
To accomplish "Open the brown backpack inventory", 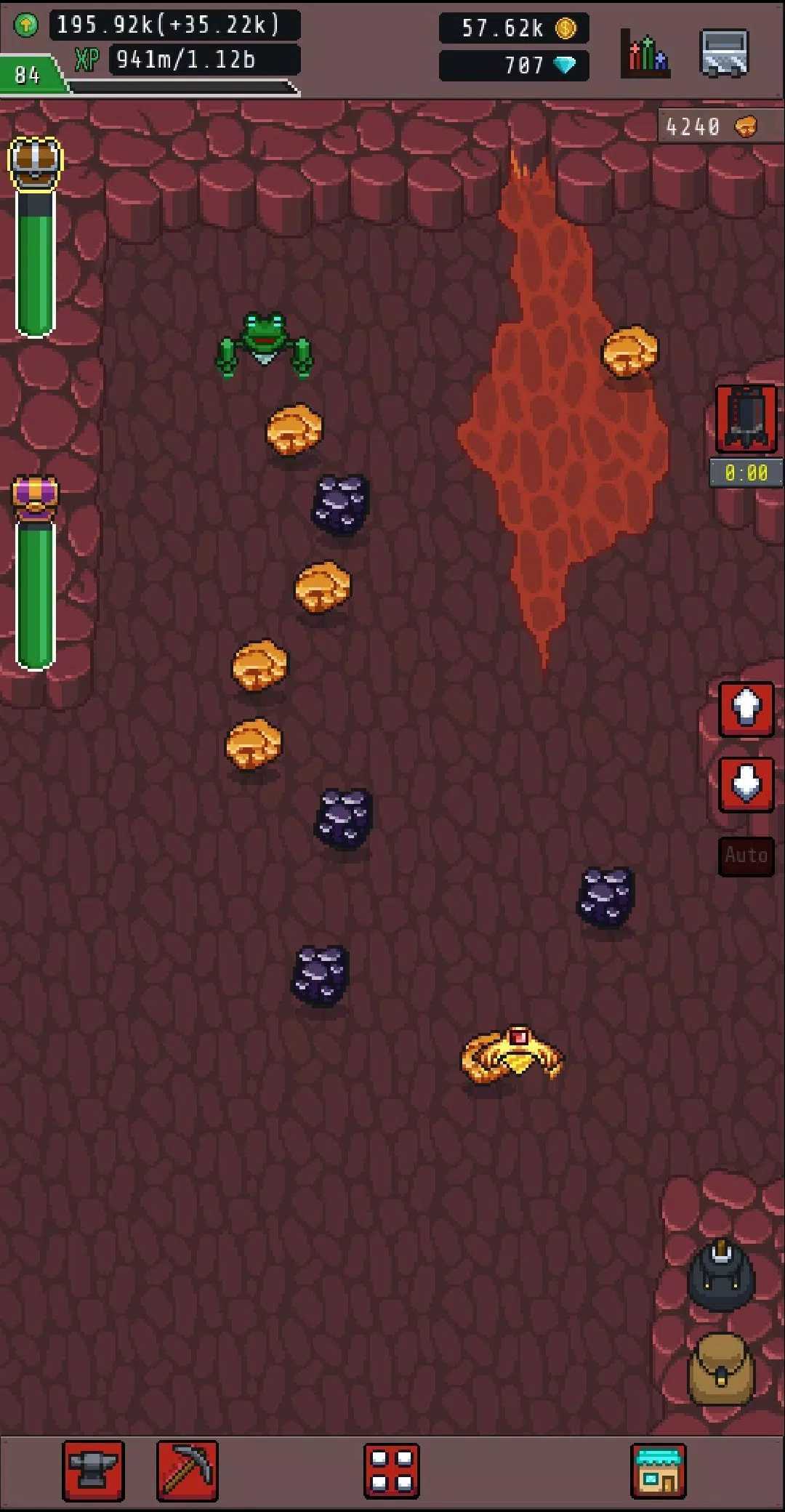I will coord(721,1369).
